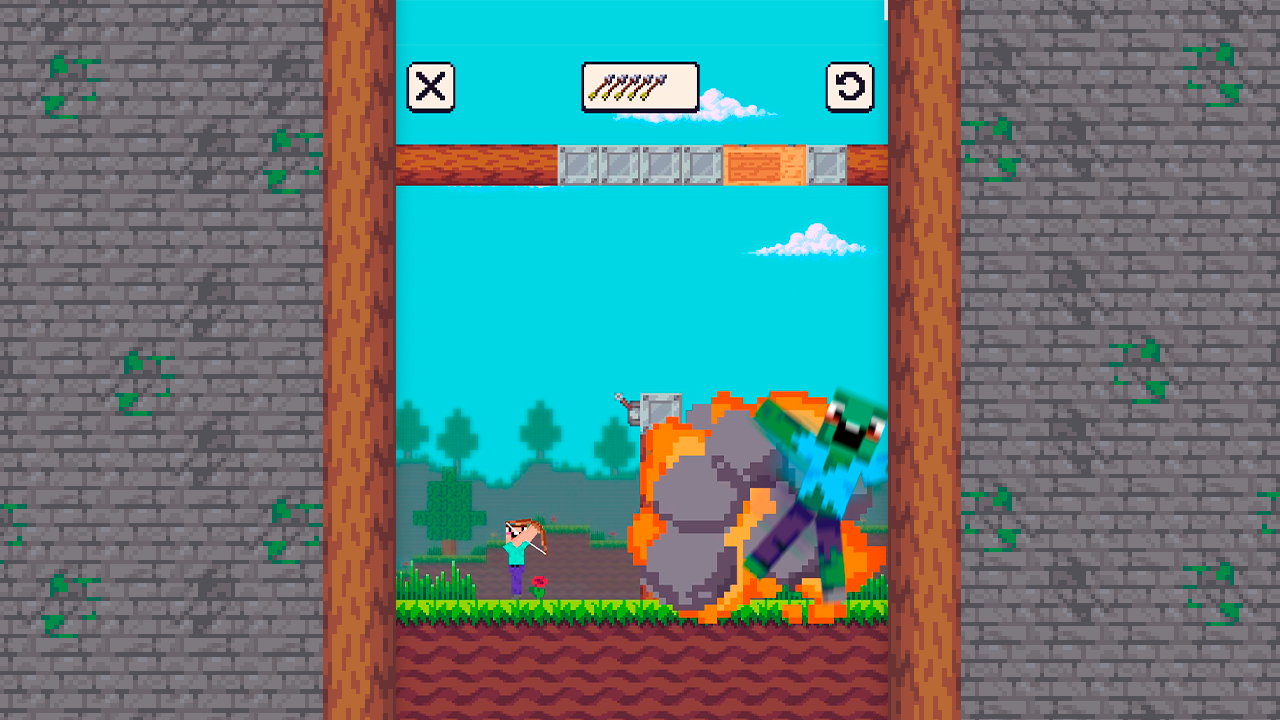Exit the level with the X button

(x=431, y=87)
